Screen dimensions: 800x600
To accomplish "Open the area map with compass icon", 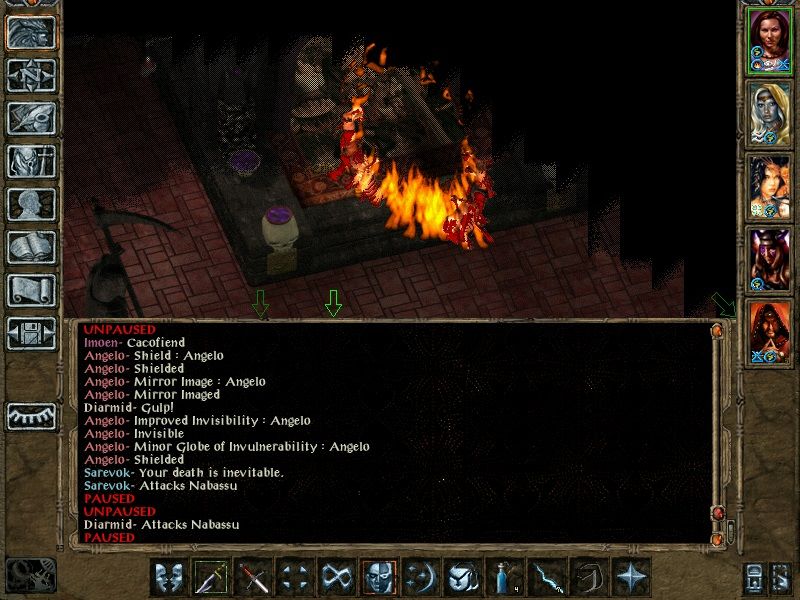I will click(31, 75).
